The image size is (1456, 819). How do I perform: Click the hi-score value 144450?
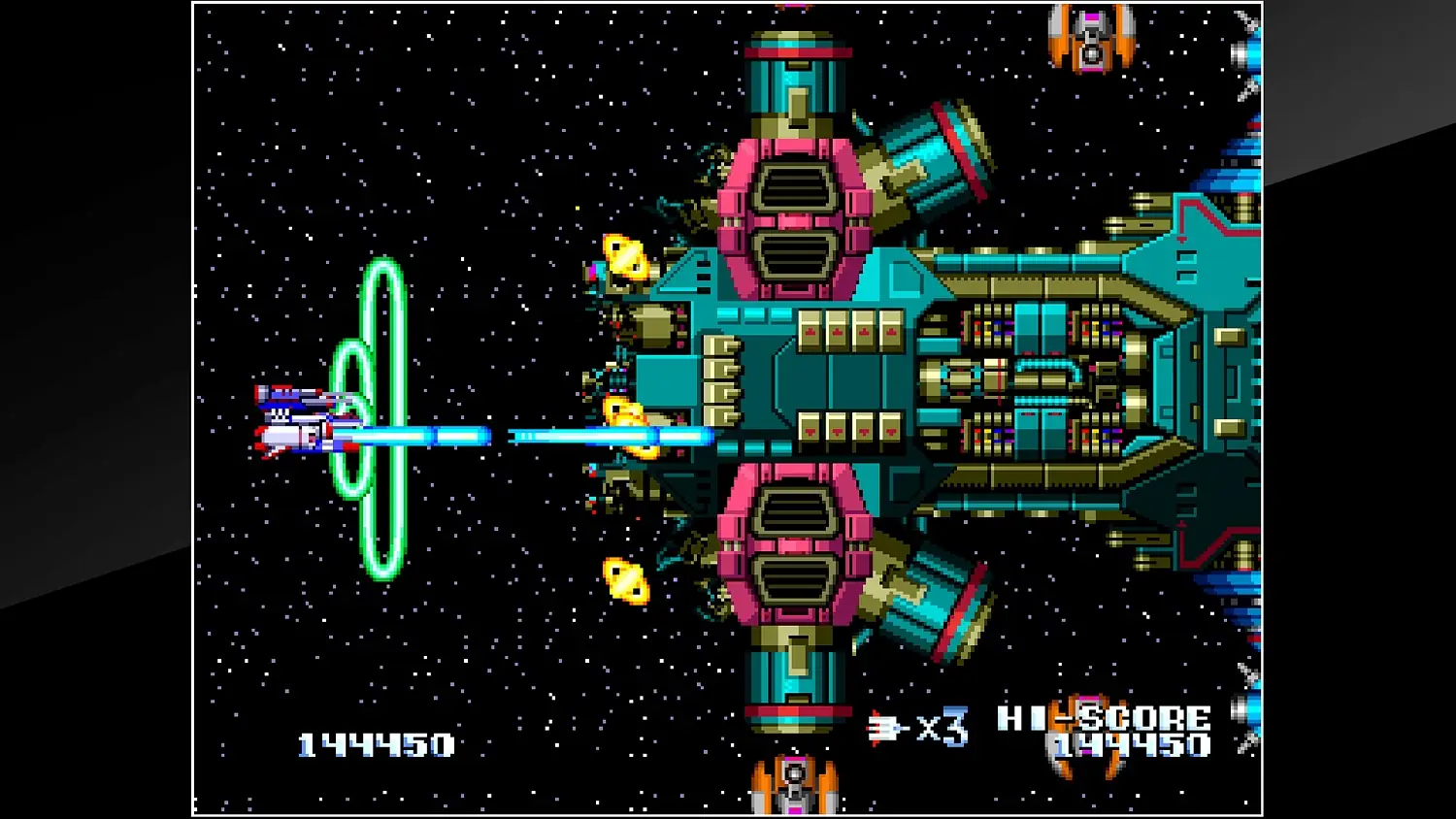pos(1126,749)
